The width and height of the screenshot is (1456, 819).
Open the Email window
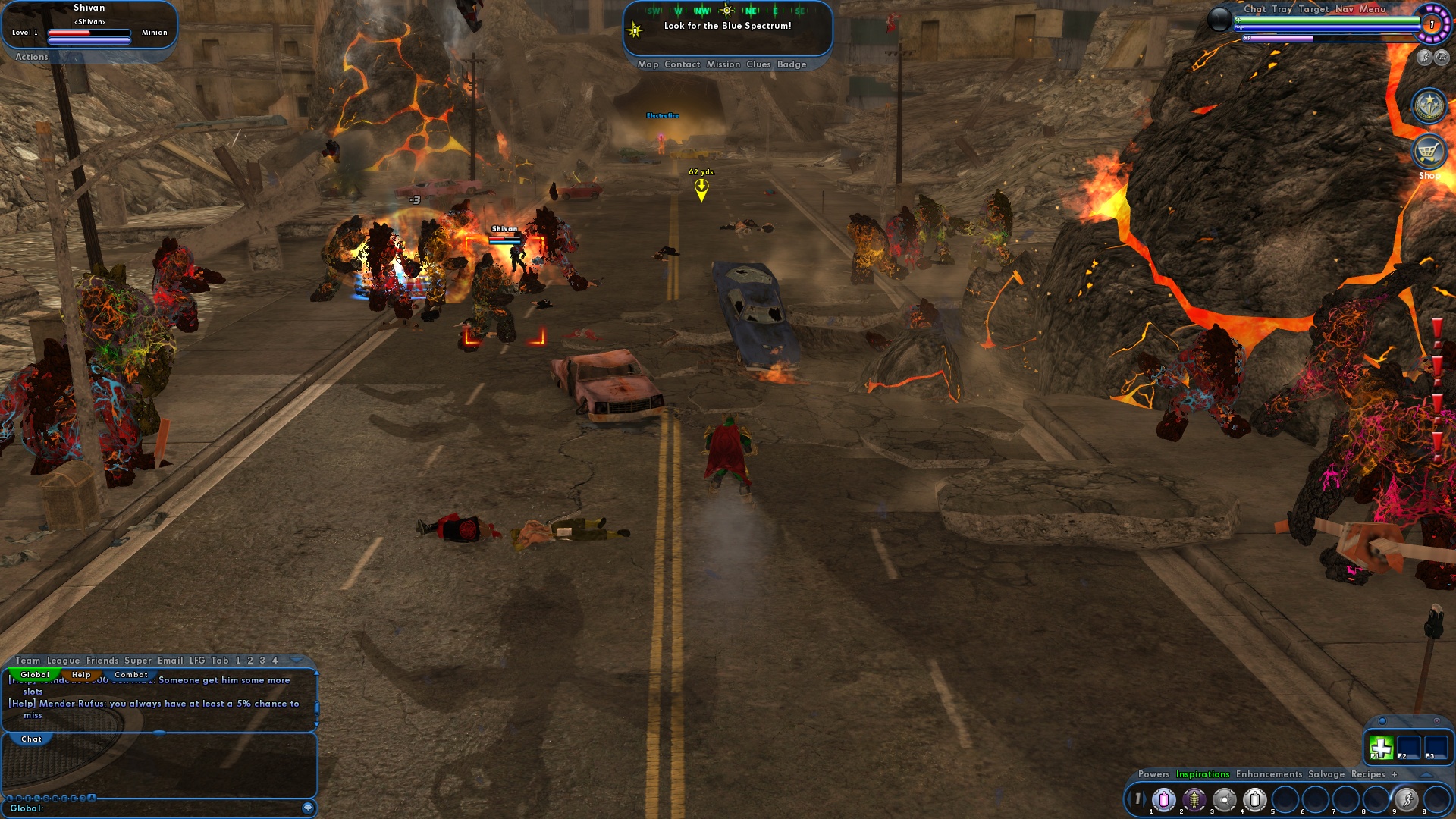(171, 661)
